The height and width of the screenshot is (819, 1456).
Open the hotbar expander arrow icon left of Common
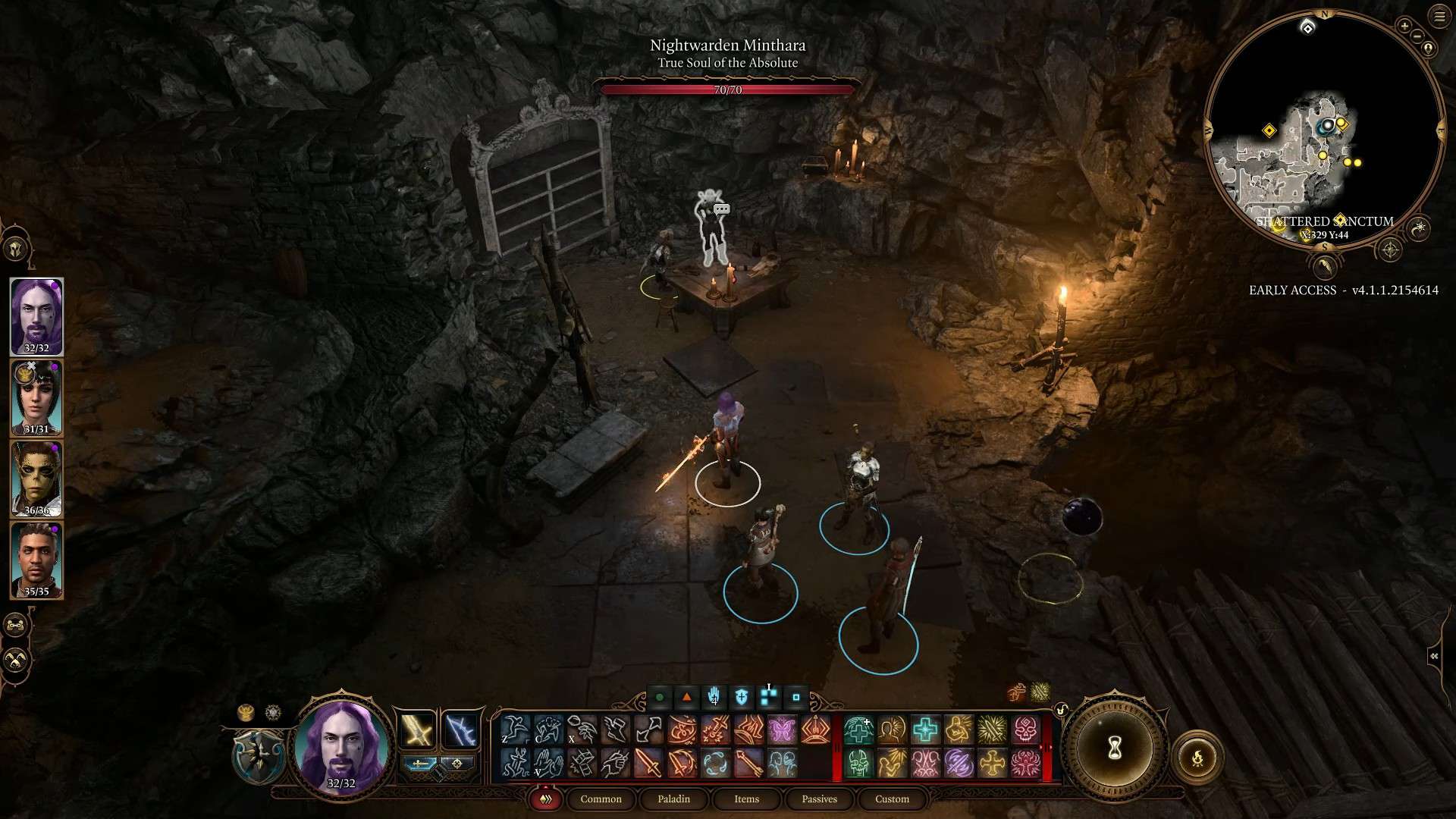544,799
